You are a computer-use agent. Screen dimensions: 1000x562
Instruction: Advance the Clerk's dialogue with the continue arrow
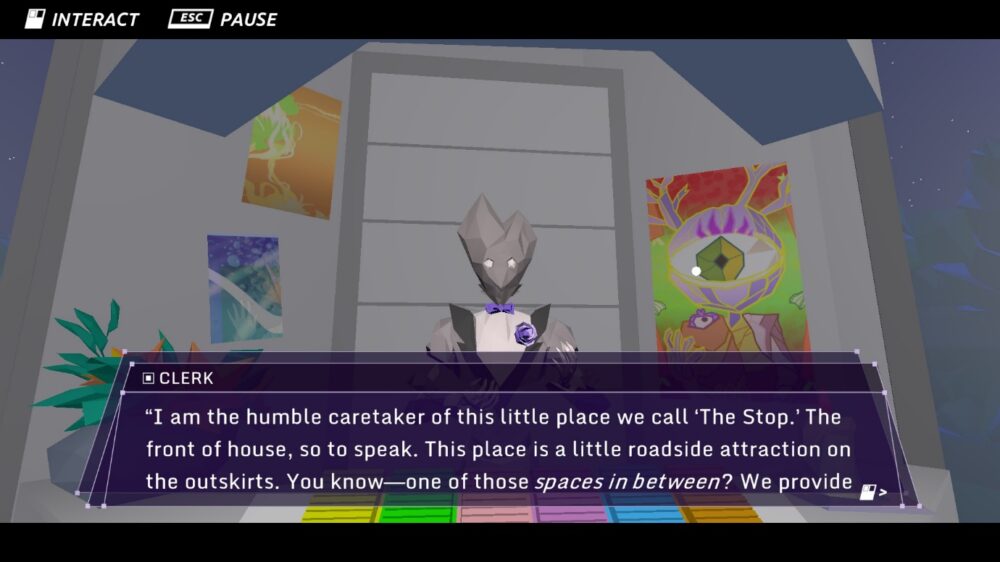click(x=872, y=492)
